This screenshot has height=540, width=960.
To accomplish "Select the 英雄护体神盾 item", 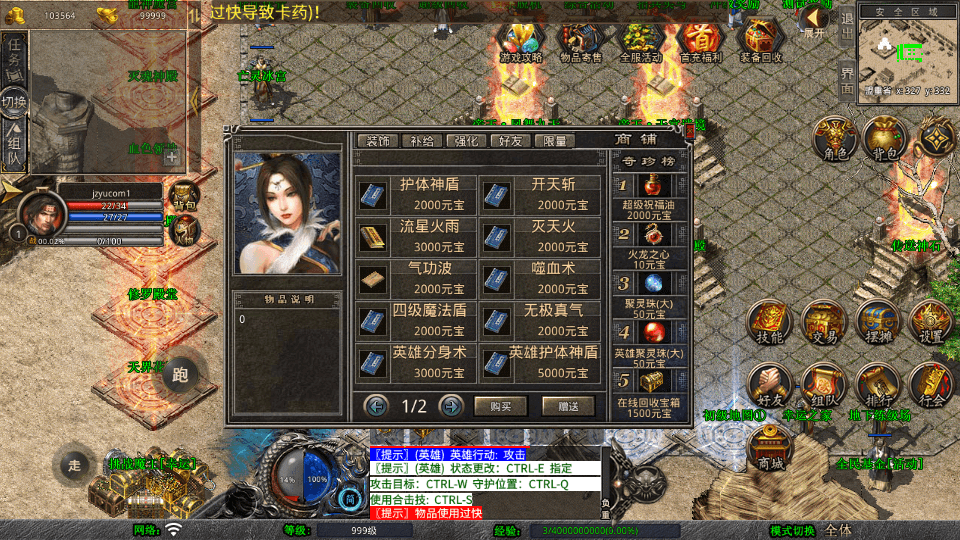I will click(x=541, y=361).
